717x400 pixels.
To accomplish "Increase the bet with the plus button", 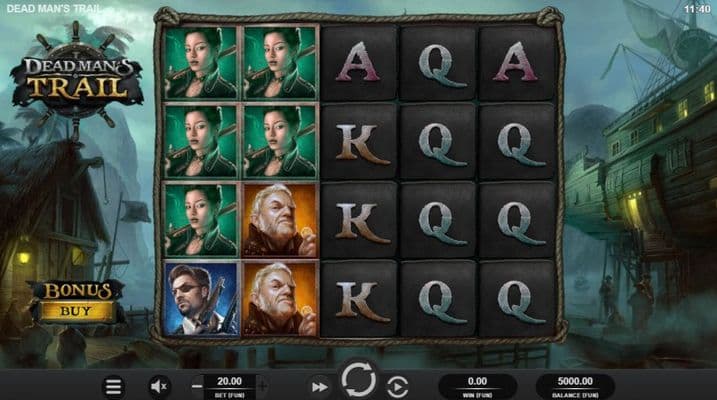I will (263, 384).
